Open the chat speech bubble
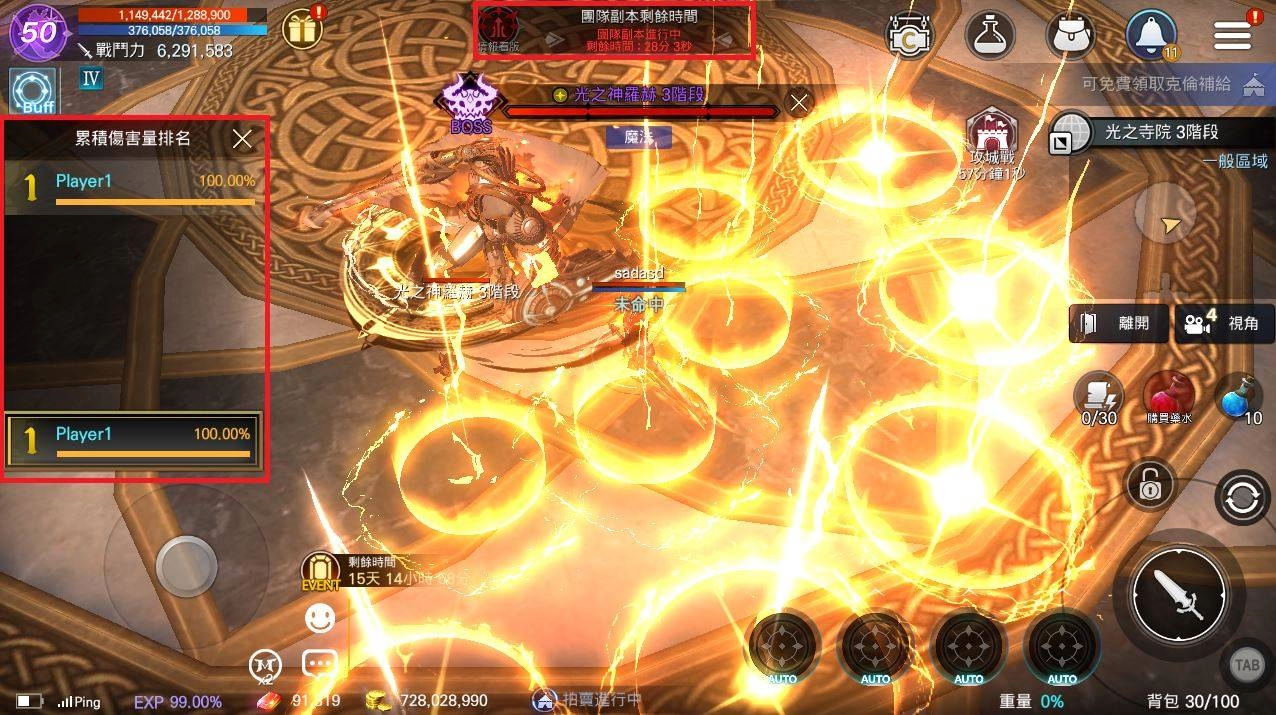The height and width of the screenshot is (715, 1276). pos(320,663)
